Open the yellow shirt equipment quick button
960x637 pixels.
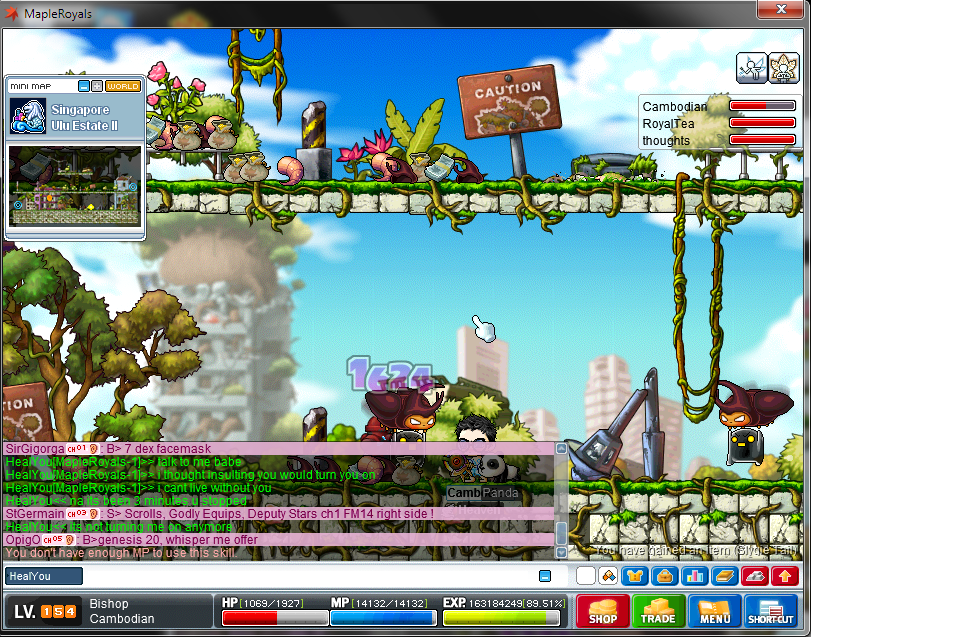[x=635, y=576]
